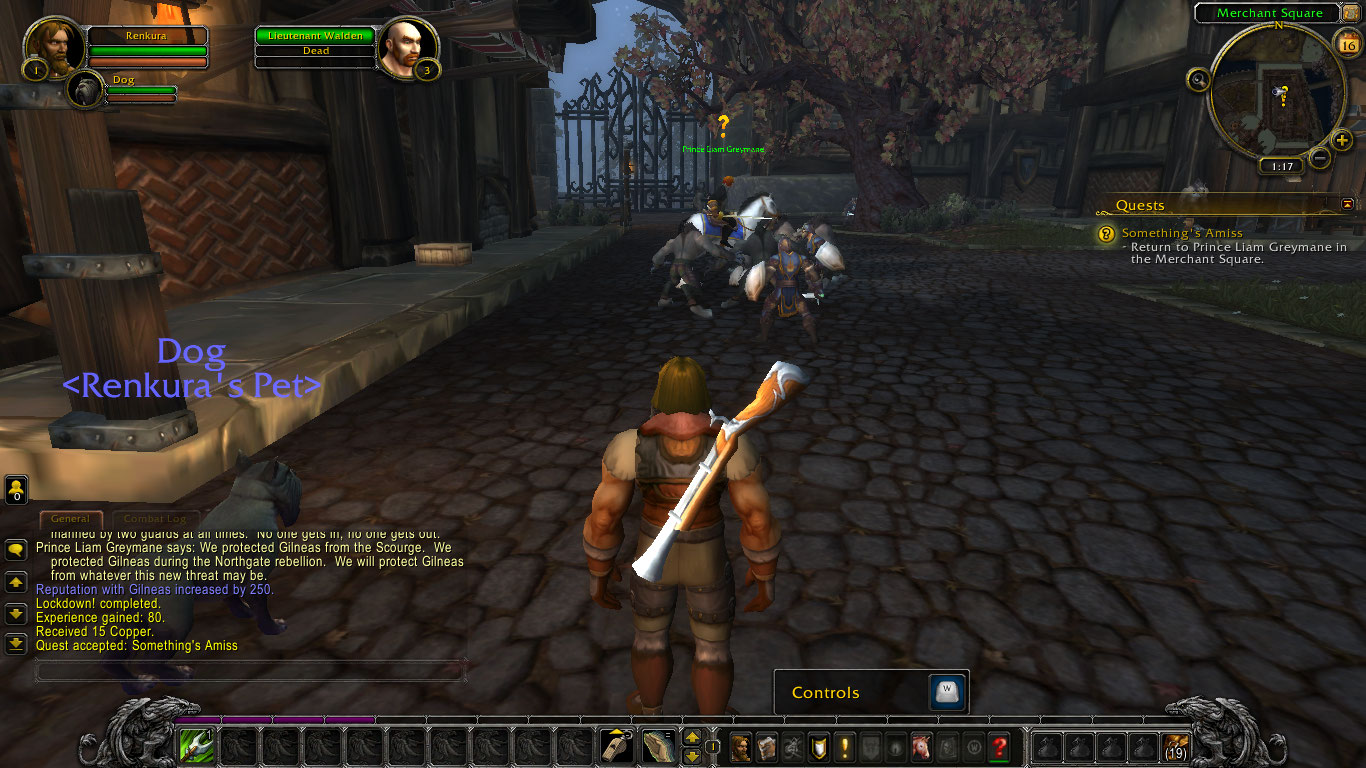Open the Combat Log tab
This screenshot has height=768, width=1366.
[x=154, y=519]
